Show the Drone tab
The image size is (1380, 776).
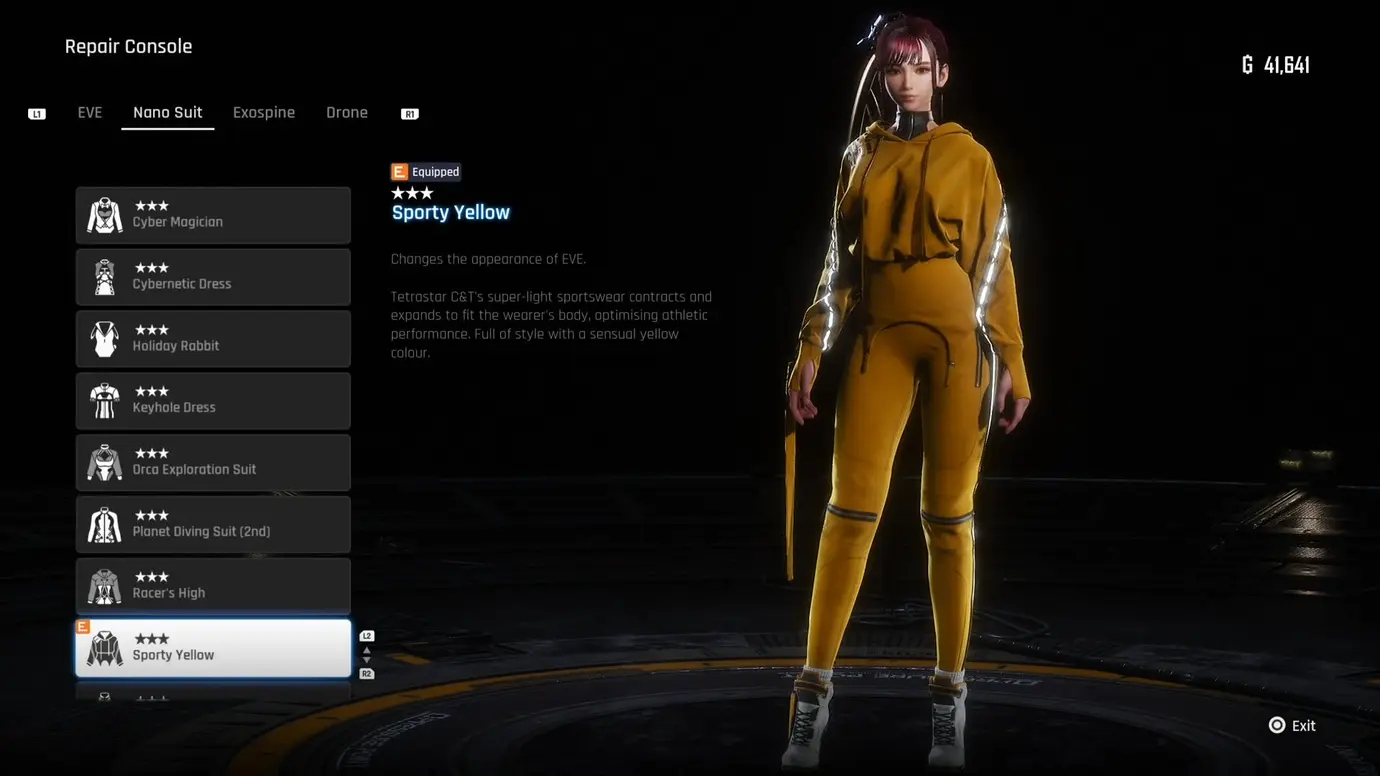(347, 113)
